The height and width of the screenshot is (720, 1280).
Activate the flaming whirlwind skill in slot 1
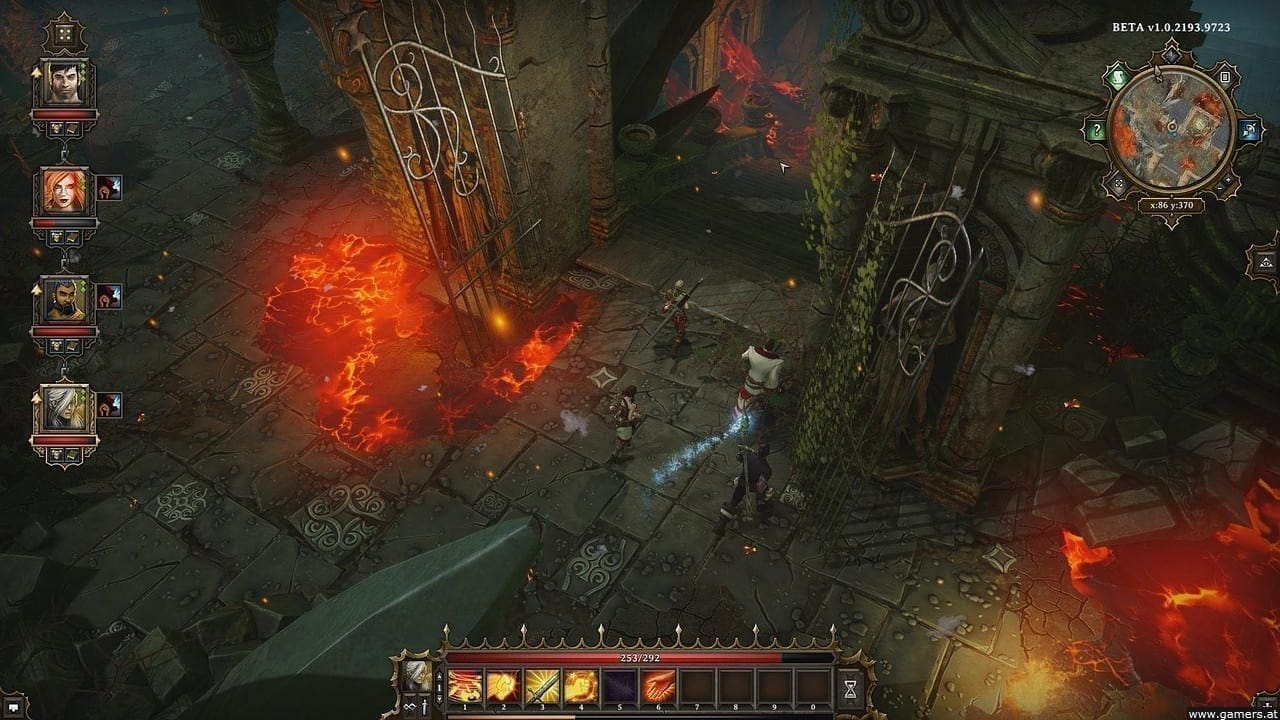464,685
